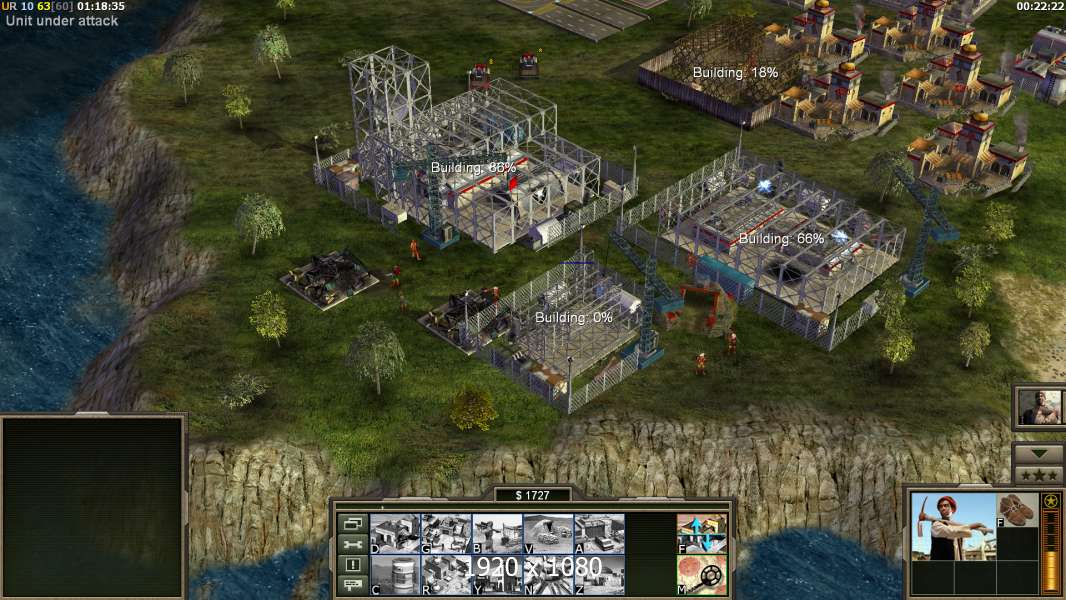Click the overlapping windows side button

(351, 523)
